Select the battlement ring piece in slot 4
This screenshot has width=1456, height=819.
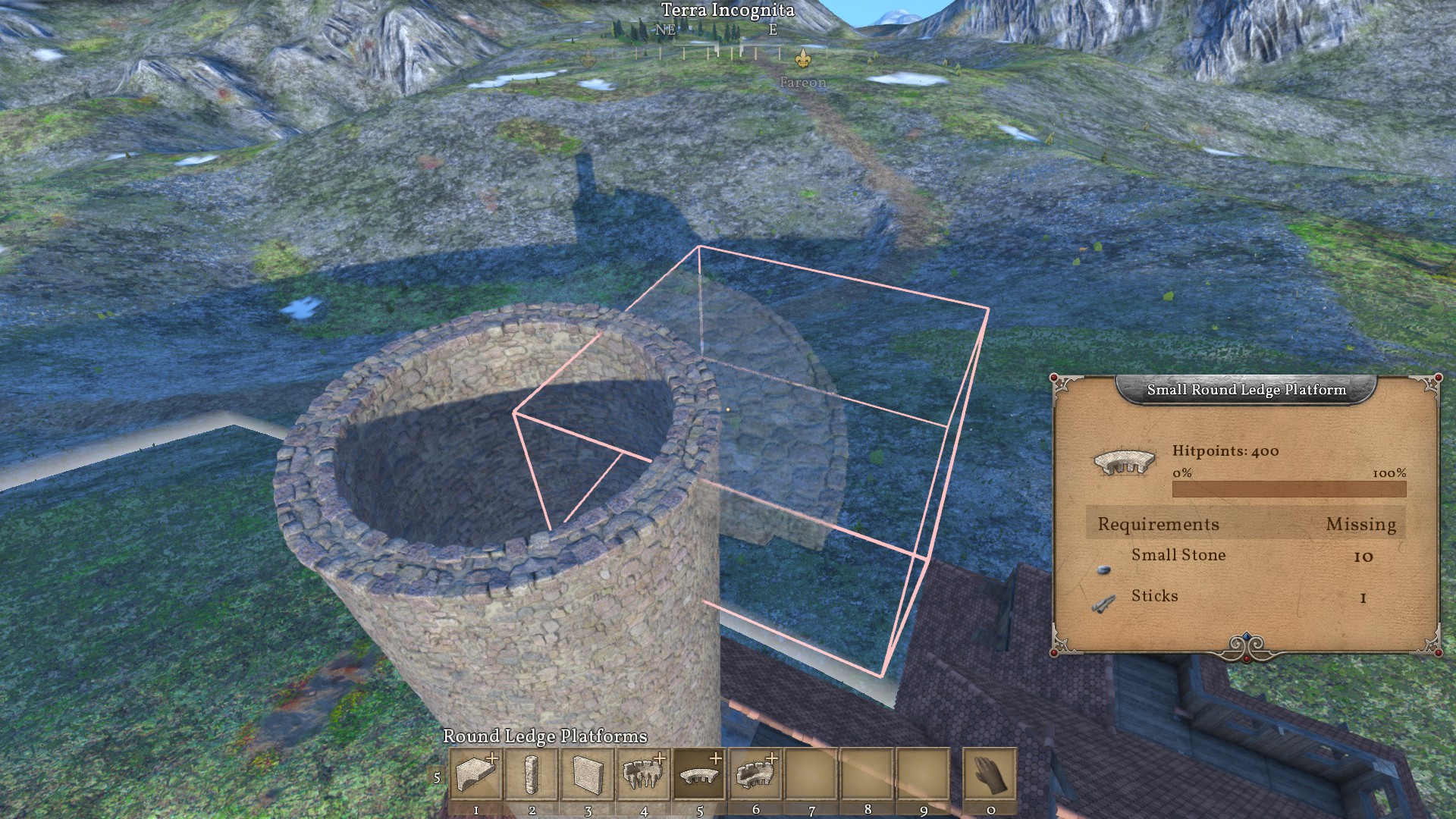[644, 774]
